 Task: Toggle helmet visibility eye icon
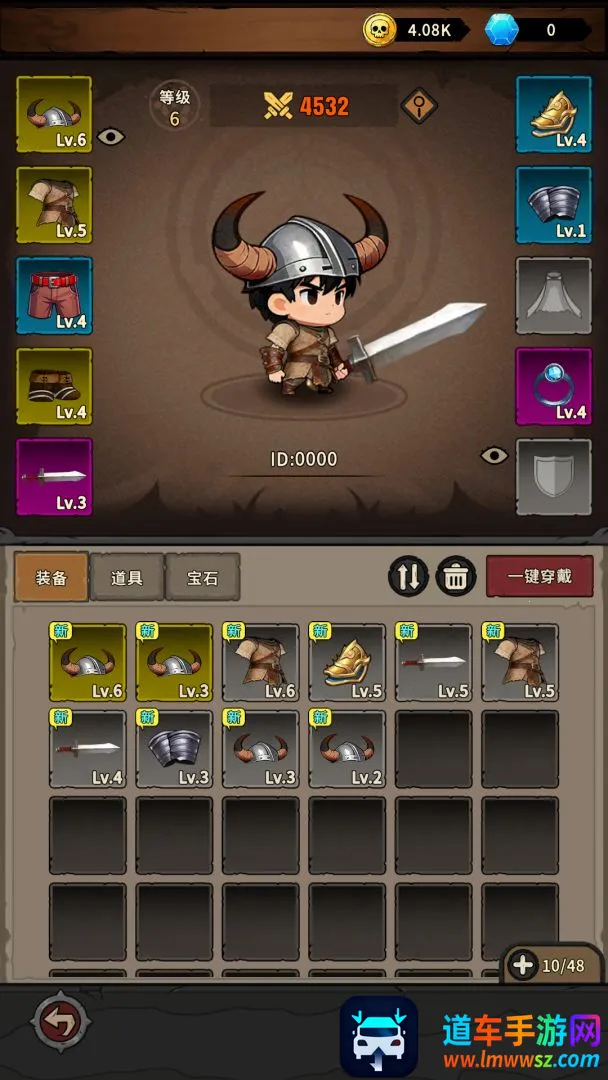click(x=111, y=137)
